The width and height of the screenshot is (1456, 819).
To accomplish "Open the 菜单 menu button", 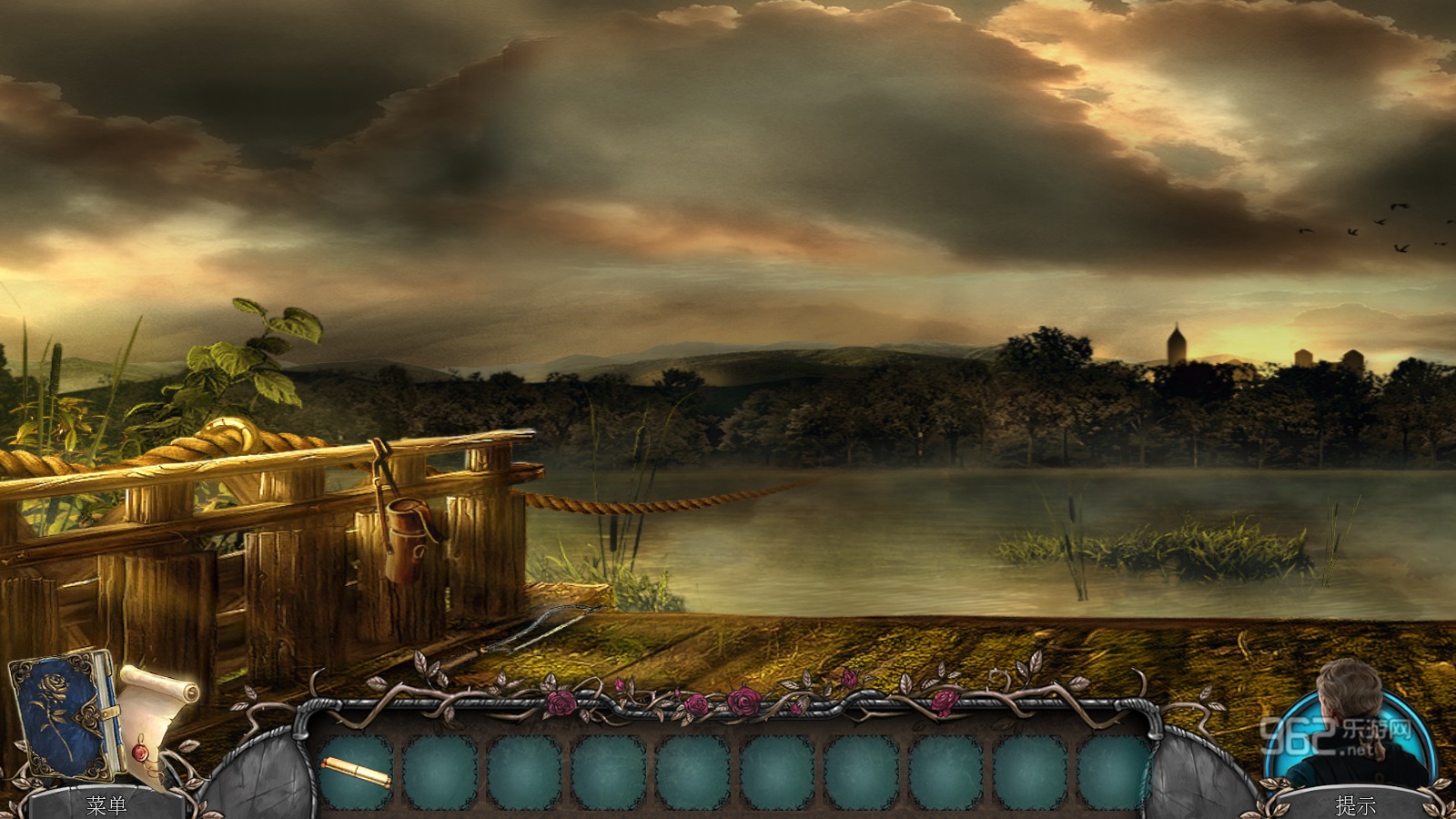I will (106, 804).
